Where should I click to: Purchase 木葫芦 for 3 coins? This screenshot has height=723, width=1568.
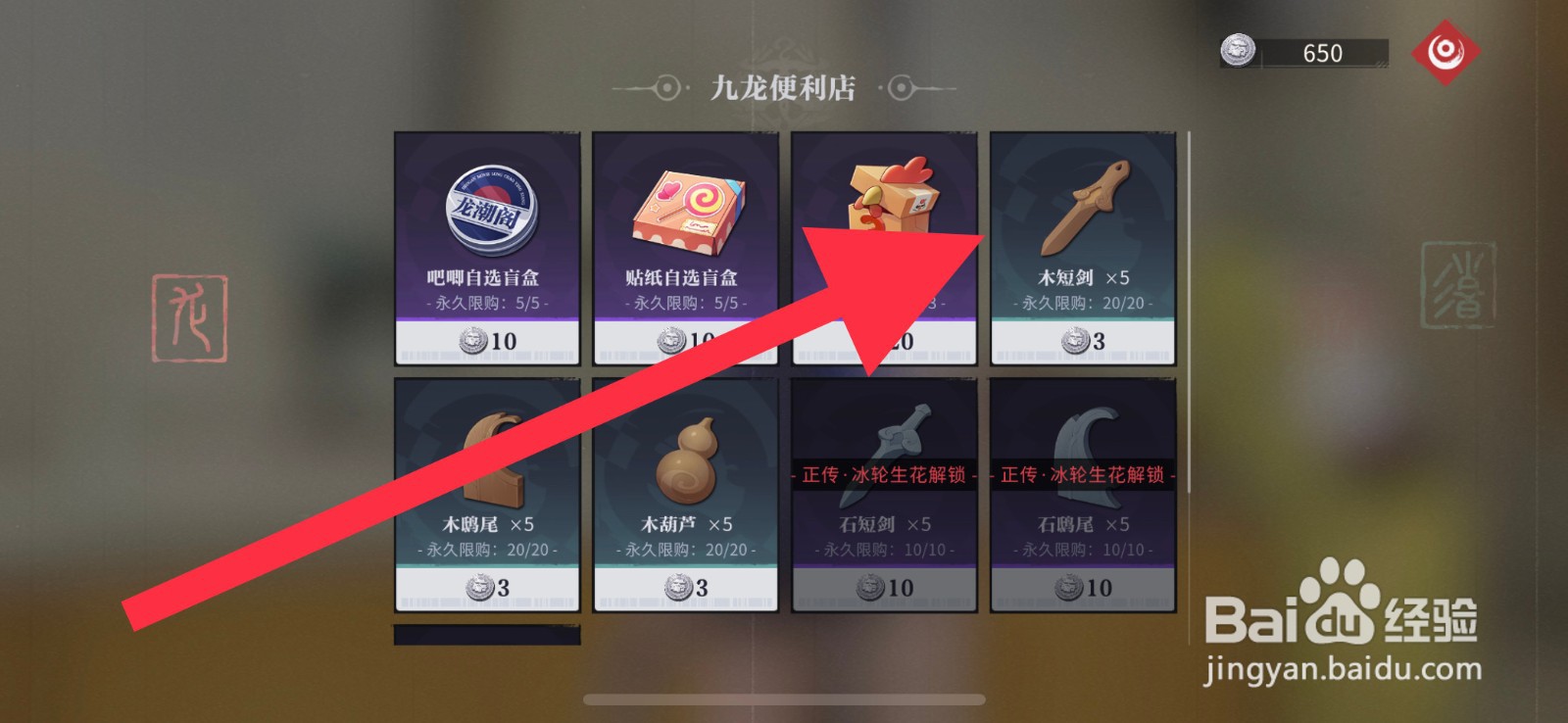(x=687, y=588)
